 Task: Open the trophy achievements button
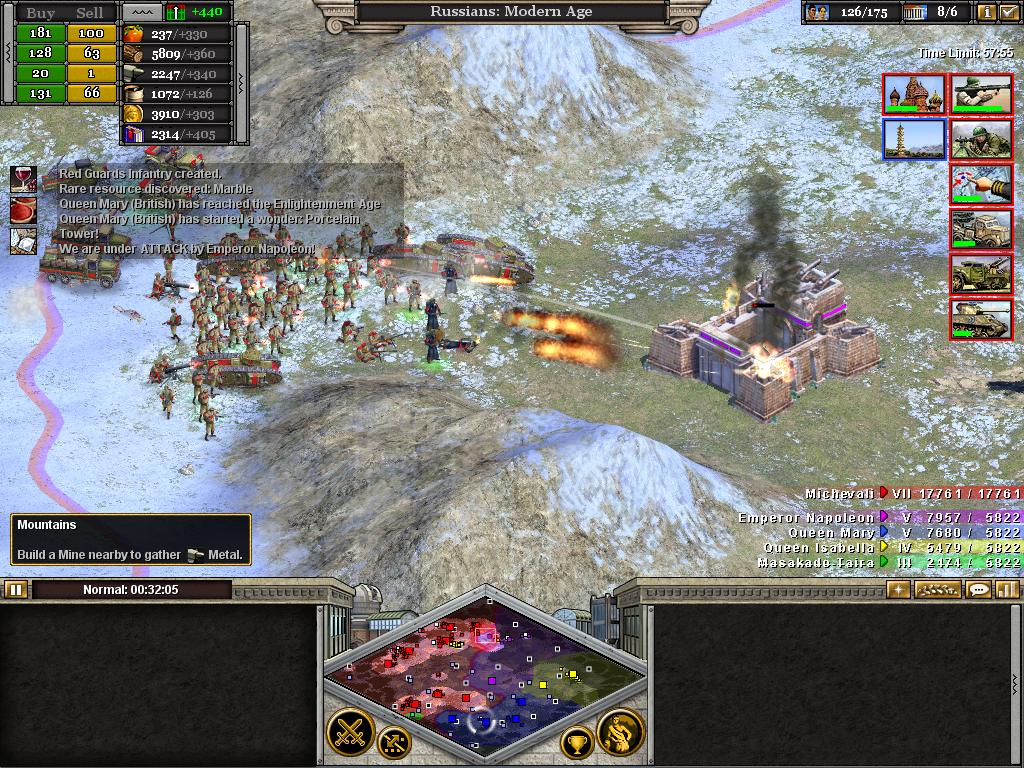click(577, 743)
